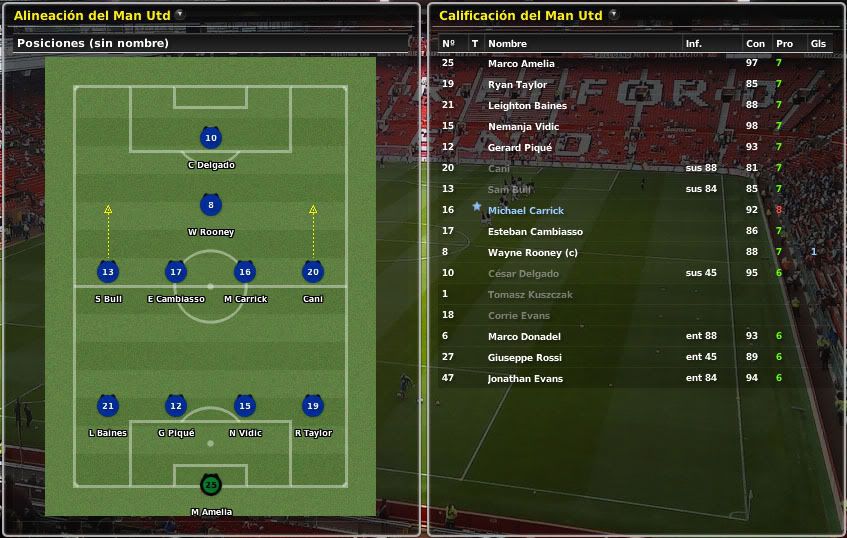Sort the ratings by Gls column
The height and width of the screenshot is (538, 847).
(x=818, y=44)
